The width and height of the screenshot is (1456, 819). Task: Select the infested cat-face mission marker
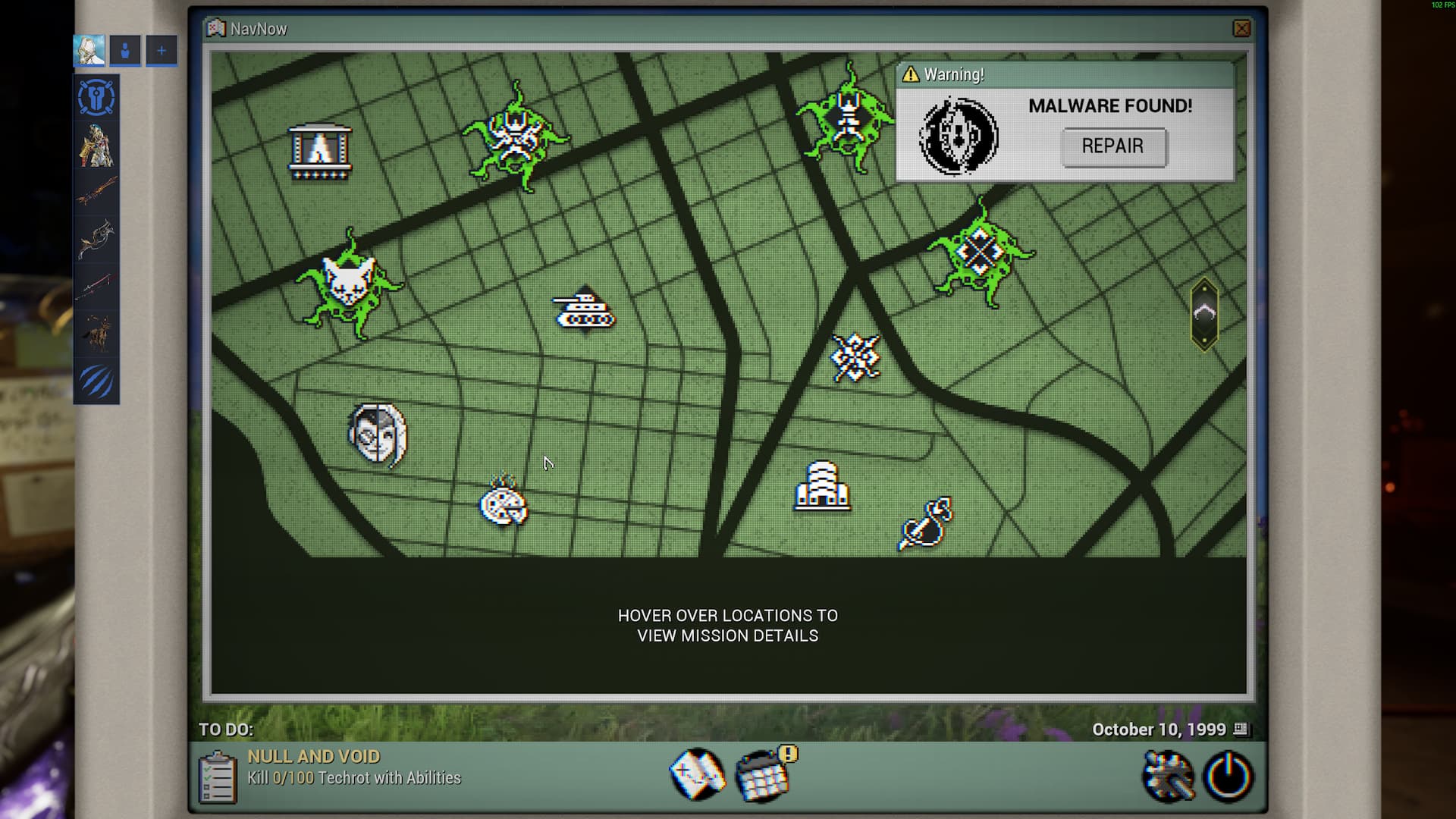click(349, 284)
